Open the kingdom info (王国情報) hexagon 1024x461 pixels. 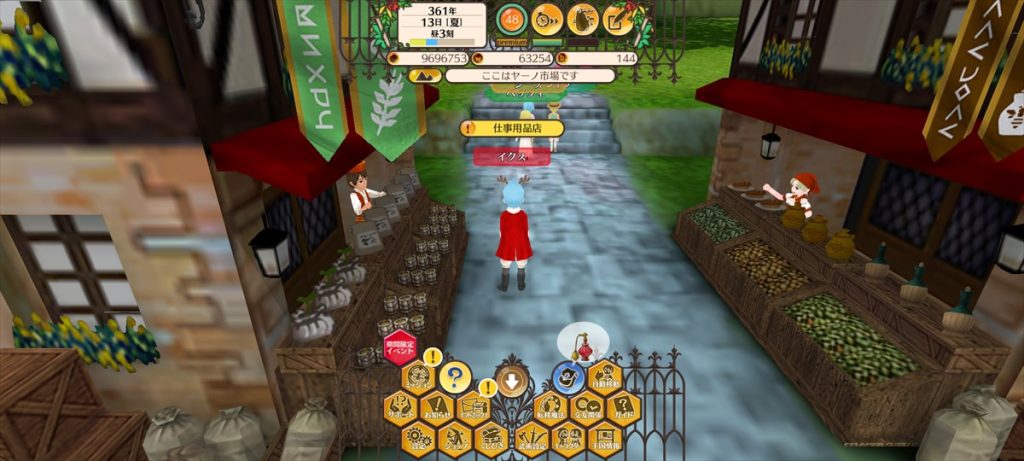tap(604, 438)
